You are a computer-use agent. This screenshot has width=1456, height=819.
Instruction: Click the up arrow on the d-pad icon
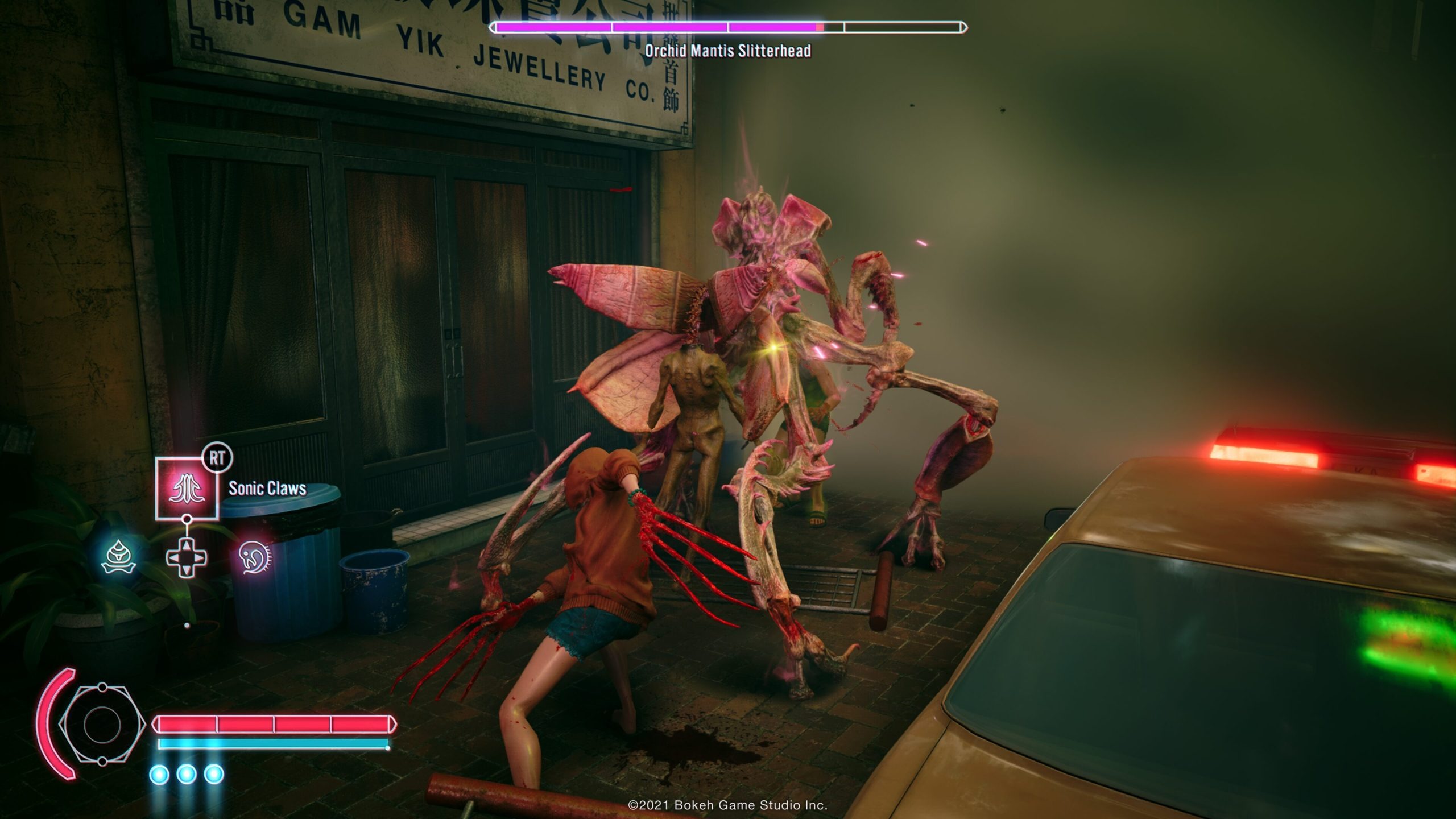click(x=186, y=545)
